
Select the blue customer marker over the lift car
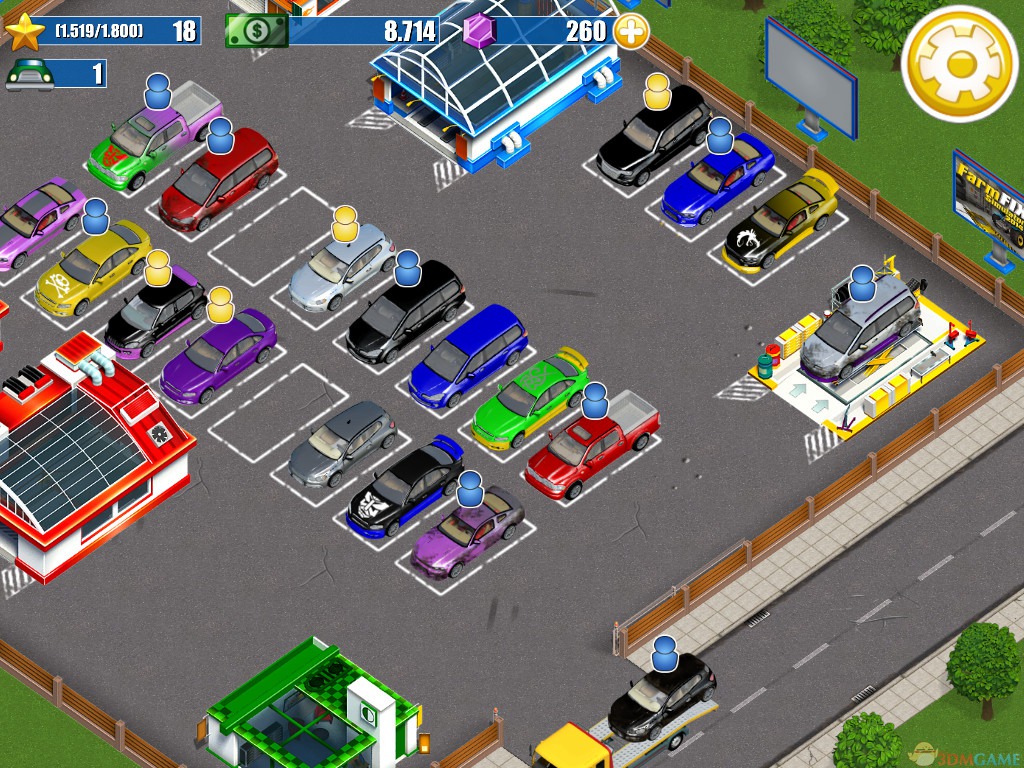pyautogui.click(x=862, y=284)
